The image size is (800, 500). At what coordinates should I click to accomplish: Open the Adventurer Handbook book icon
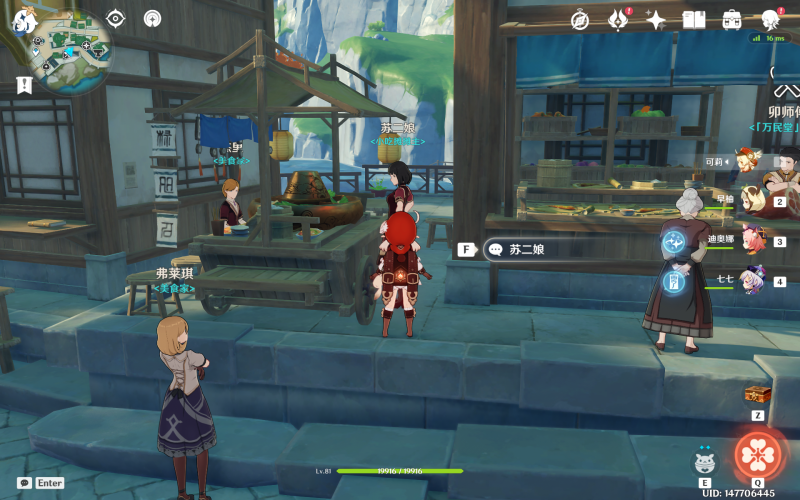694,19
